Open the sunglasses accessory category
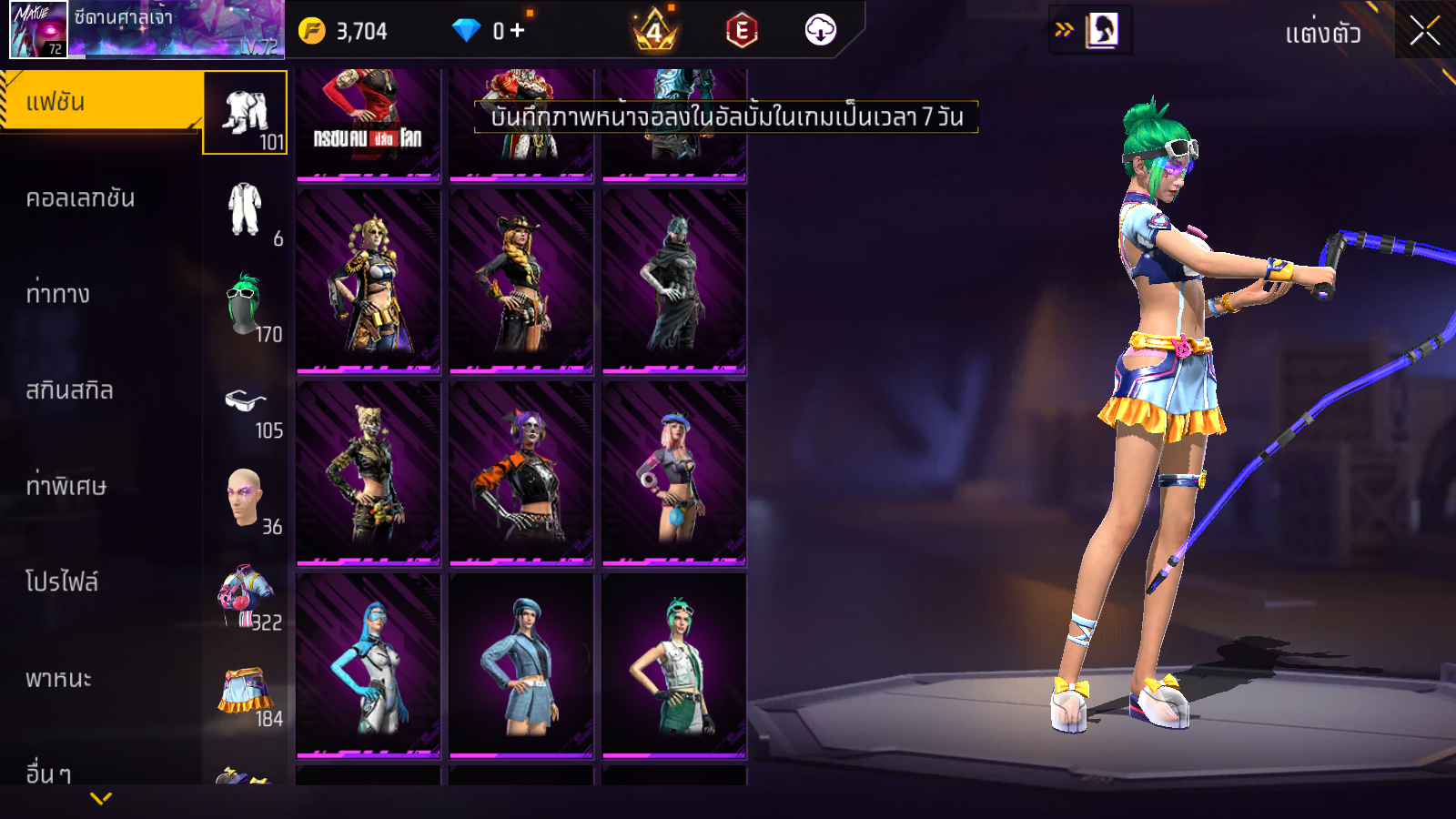Viewport: 1456px width, 819px height. tap(245, 401)
